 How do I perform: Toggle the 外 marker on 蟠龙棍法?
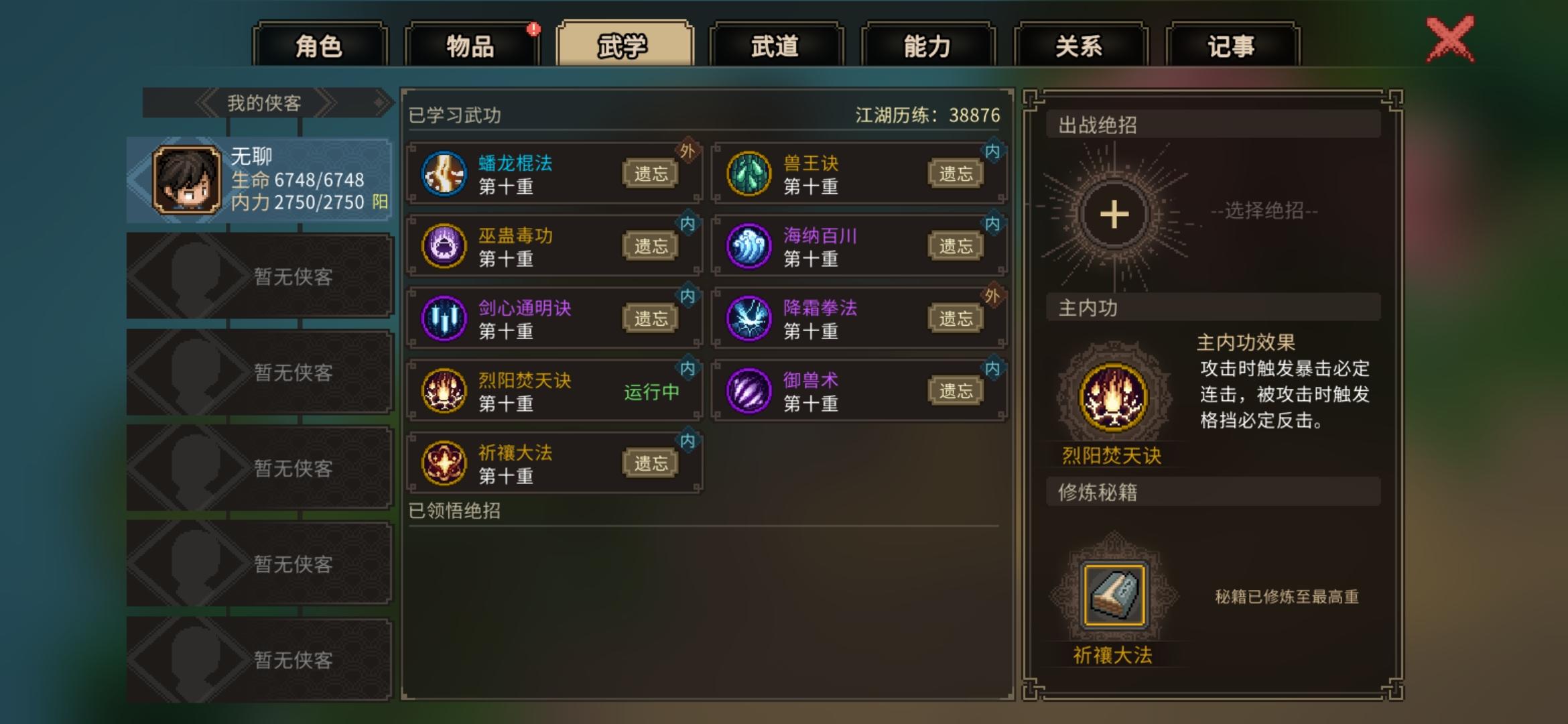pos(686,149)
